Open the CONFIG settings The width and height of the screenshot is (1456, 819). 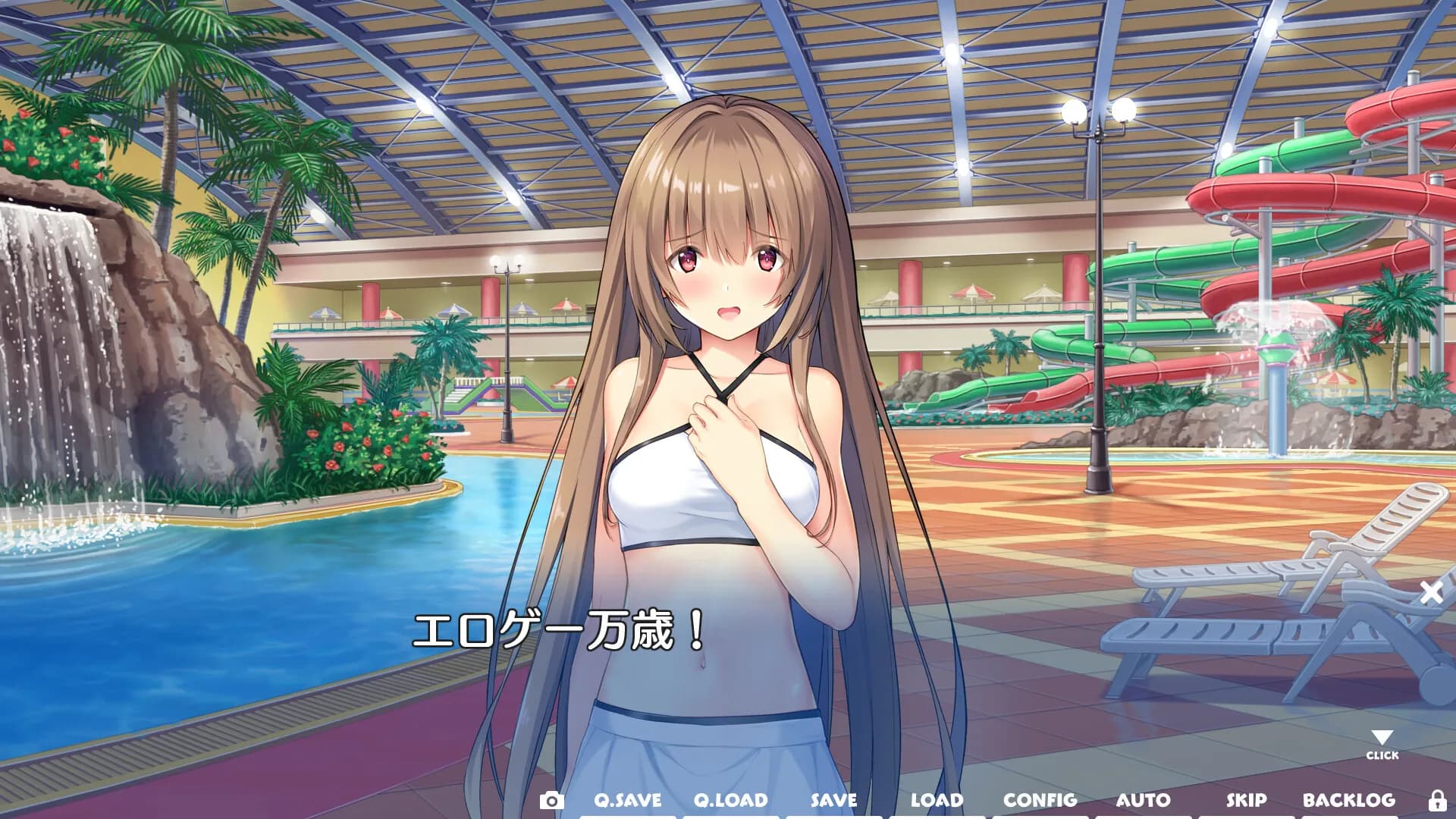pyautogui.click(x=1040, y=799)
